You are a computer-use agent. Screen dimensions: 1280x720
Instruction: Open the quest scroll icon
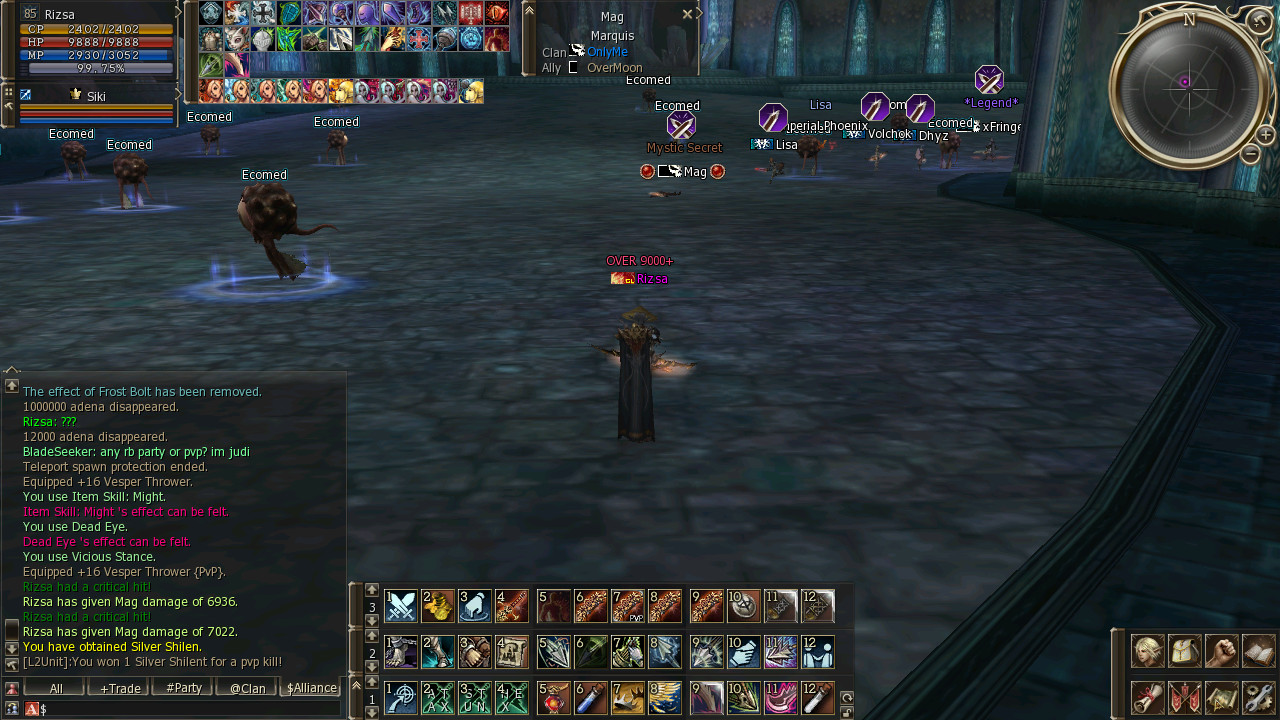1147,697
